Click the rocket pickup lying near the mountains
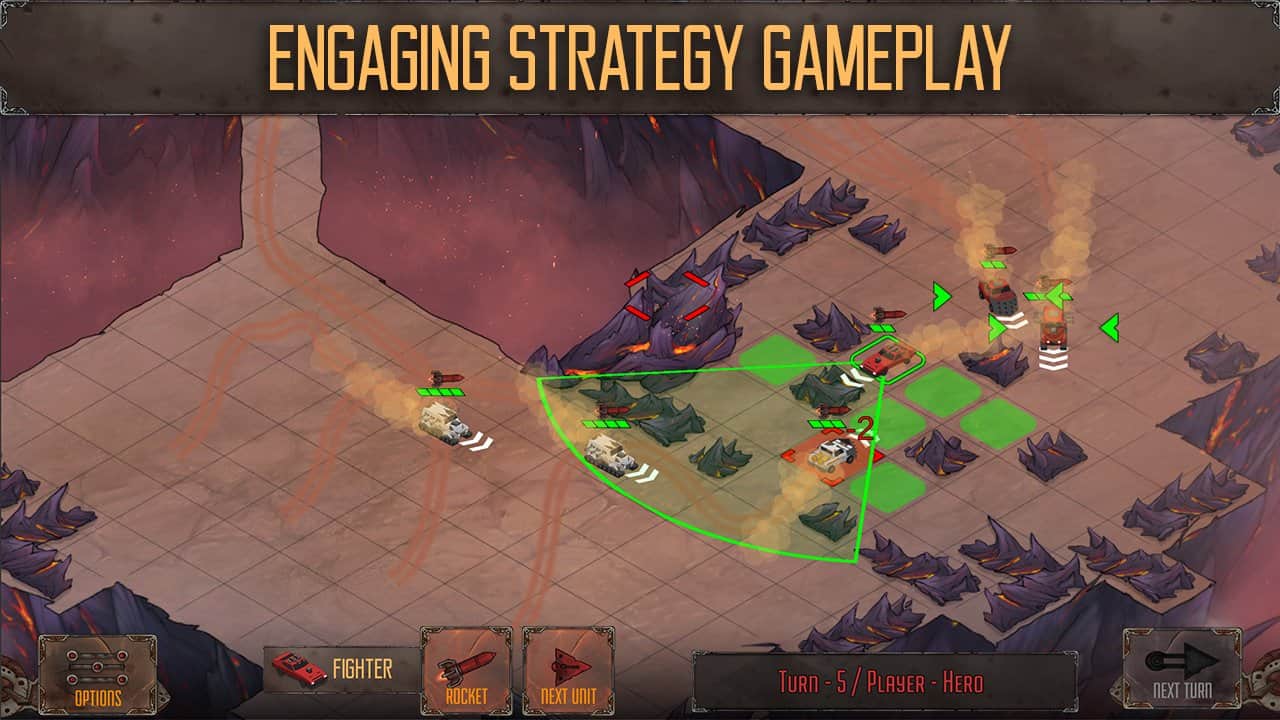 [x=613, y=409]
